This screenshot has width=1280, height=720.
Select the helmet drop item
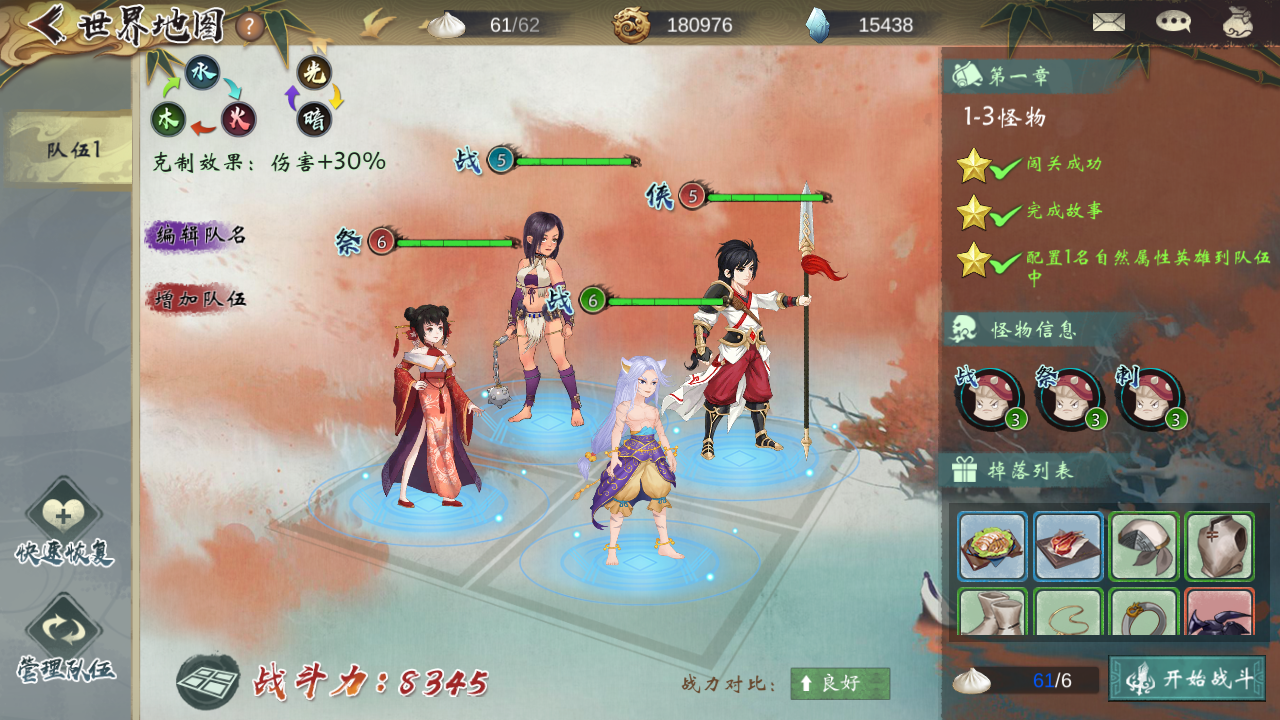pyautogui.click(x=1144, y=546)
